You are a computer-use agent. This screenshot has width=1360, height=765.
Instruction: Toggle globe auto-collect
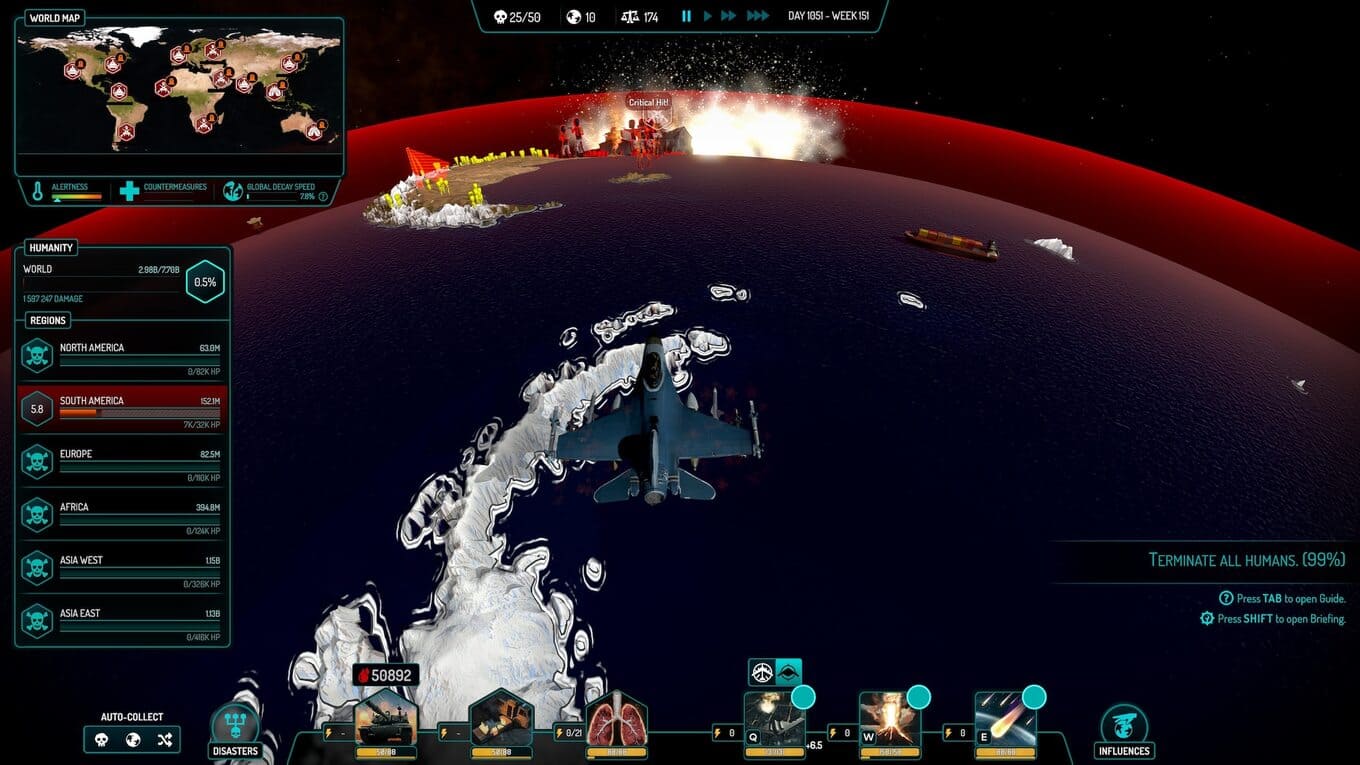click(133, 740)
